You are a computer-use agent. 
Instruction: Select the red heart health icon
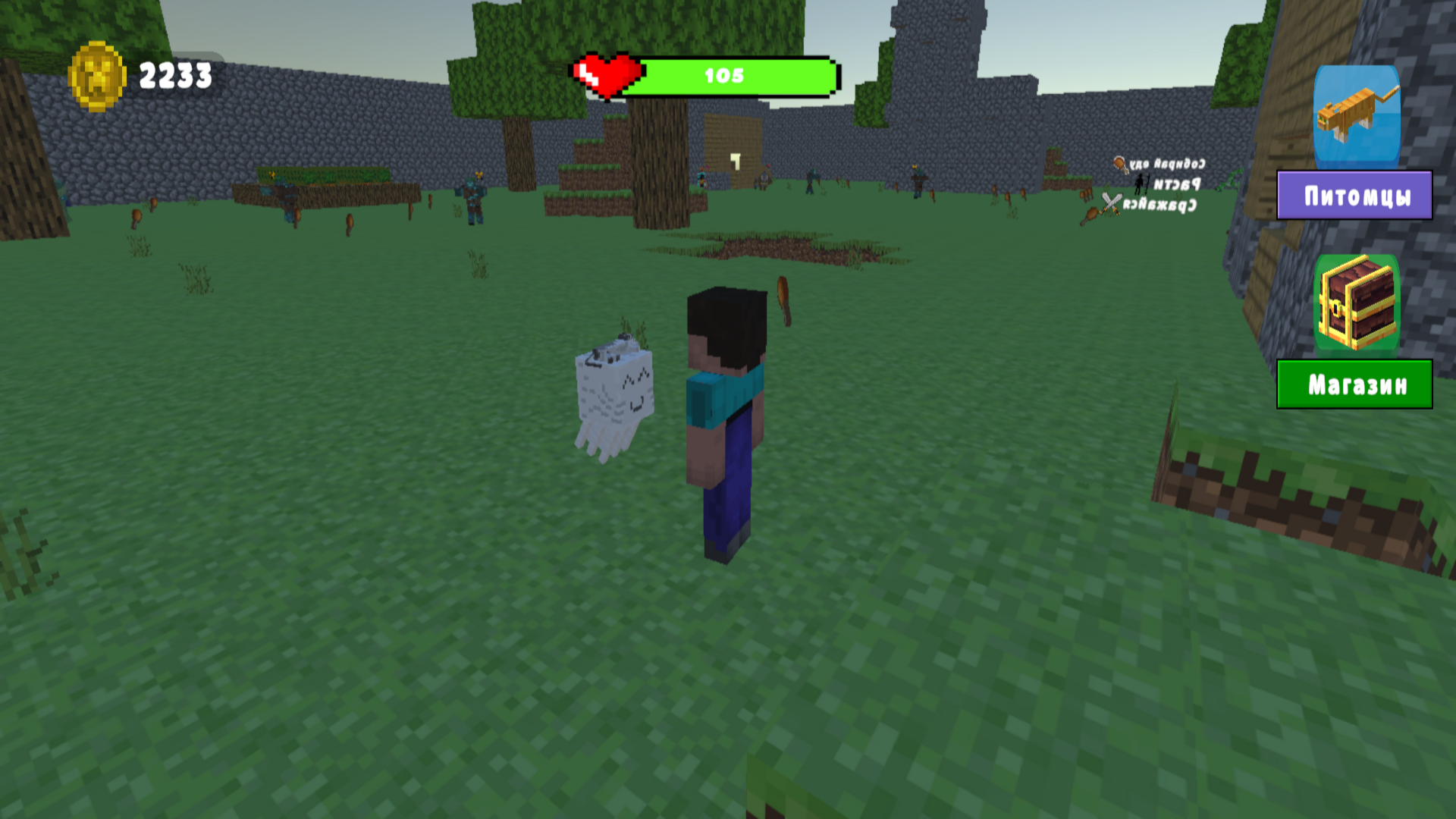click(607, 73)
